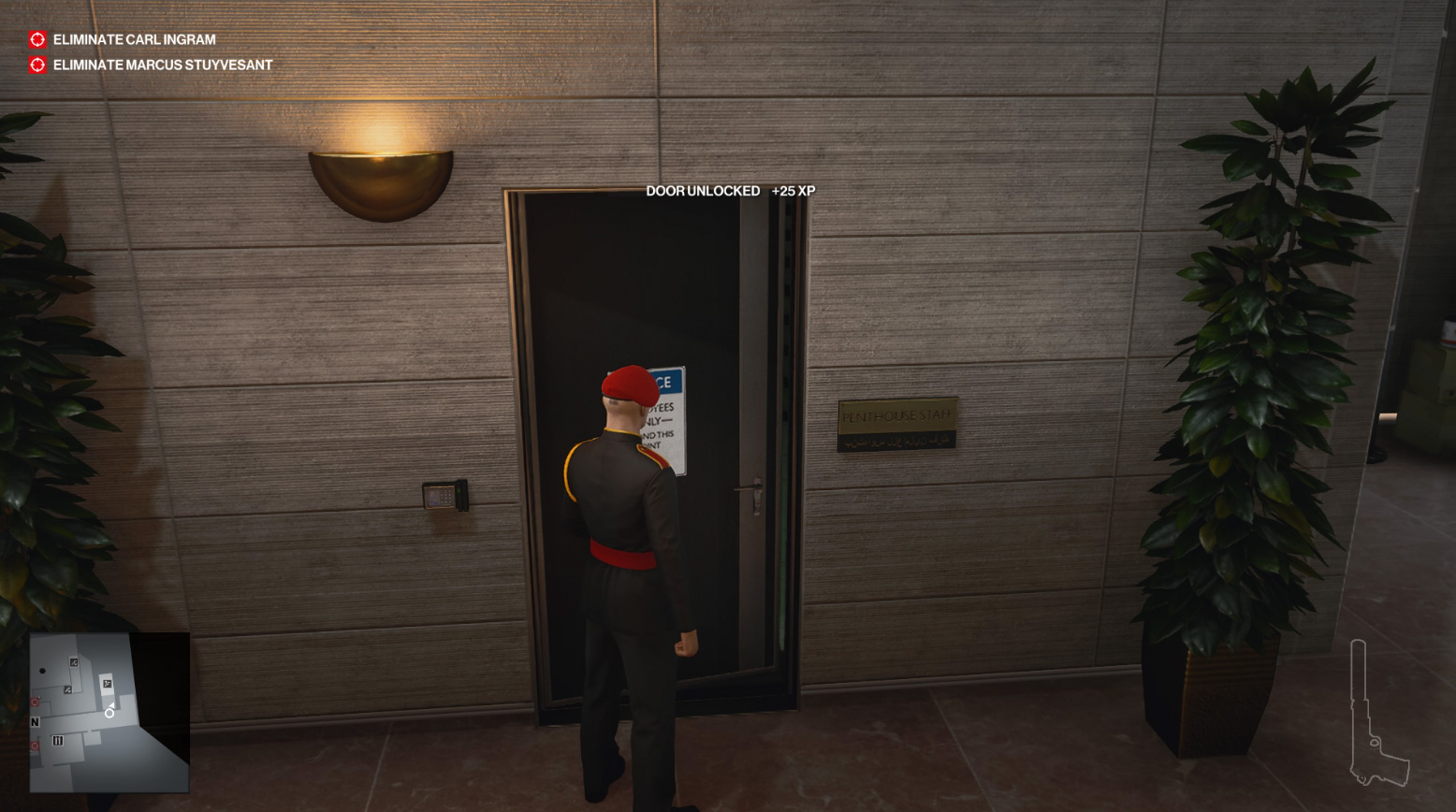This screenshot has width=1456, height=812.
Task: Select the silenced pistol icon in the weapon slot
Action: point(1376,711)
